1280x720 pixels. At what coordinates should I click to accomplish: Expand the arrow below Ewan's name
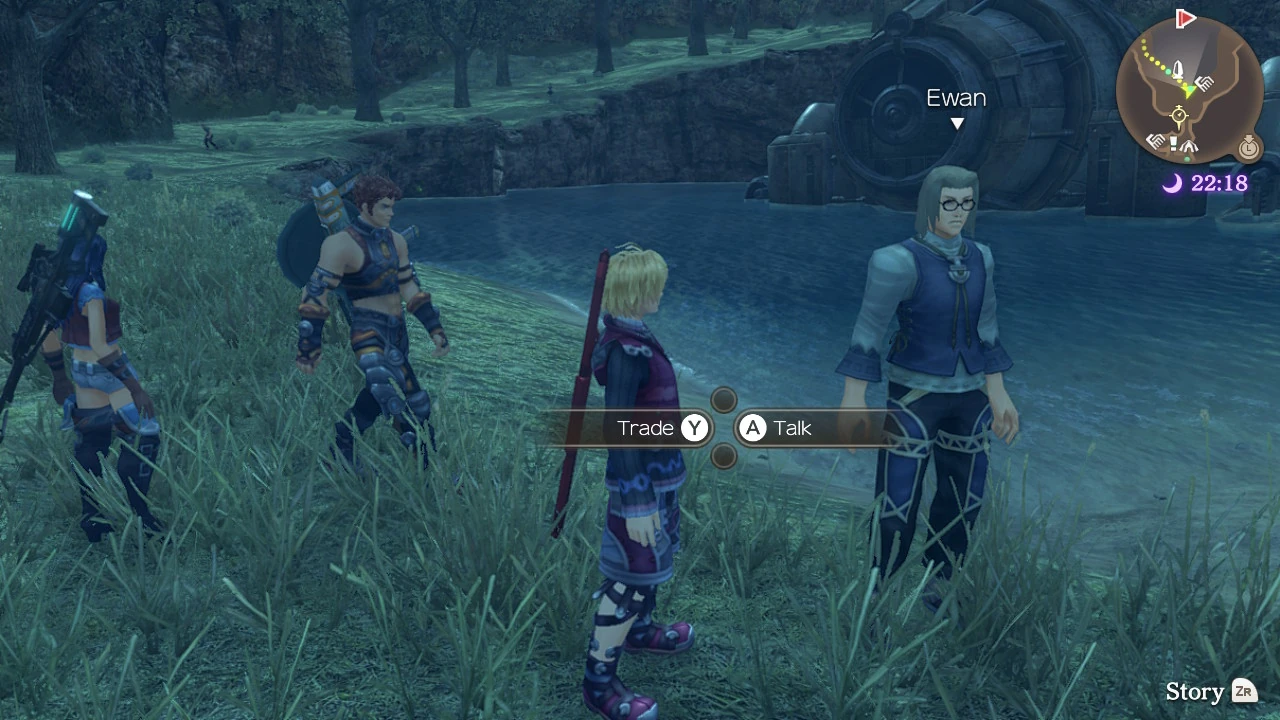click(x=957, y=122)
